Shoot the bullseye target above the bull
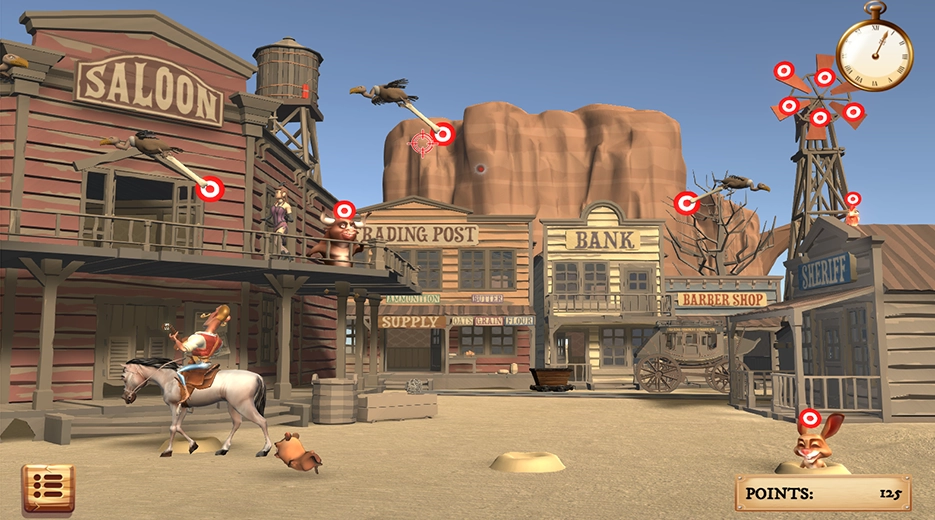The height and width of the screenshot is (520, 935). click(344, 210)
